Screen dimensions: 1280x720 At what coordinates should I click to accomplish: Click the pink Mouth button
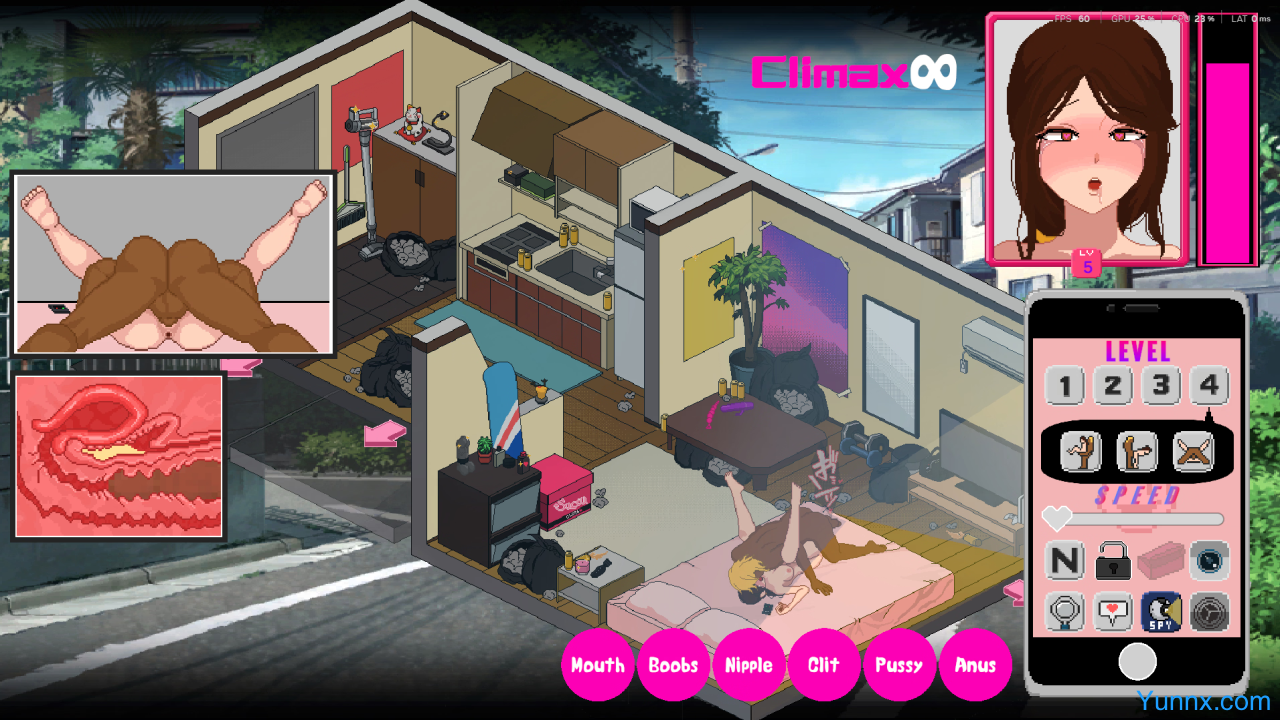click(598, 665)
